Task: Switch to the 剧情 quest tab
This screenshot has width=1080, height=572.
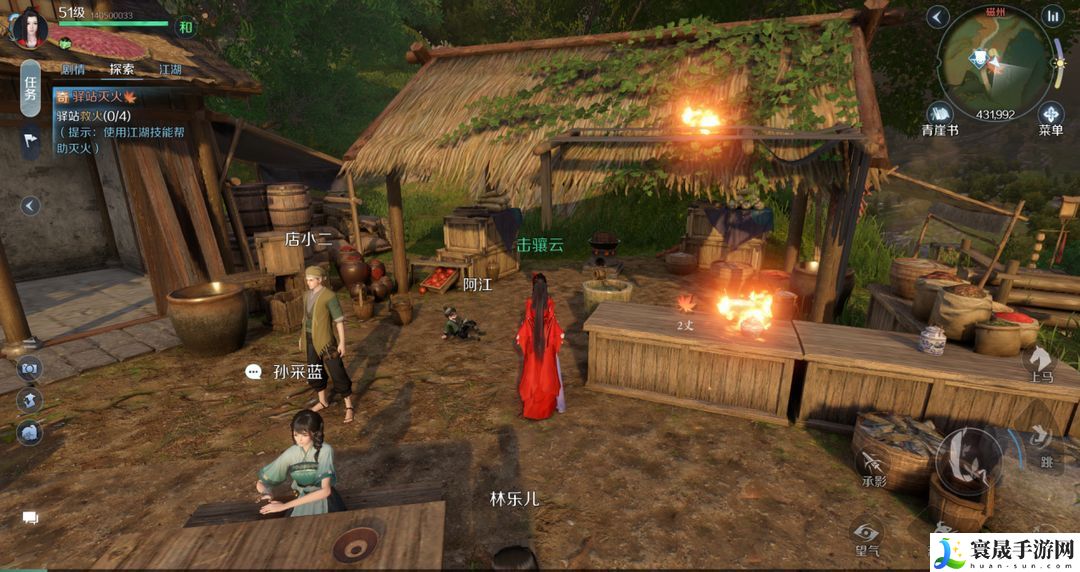Action: 73,69
